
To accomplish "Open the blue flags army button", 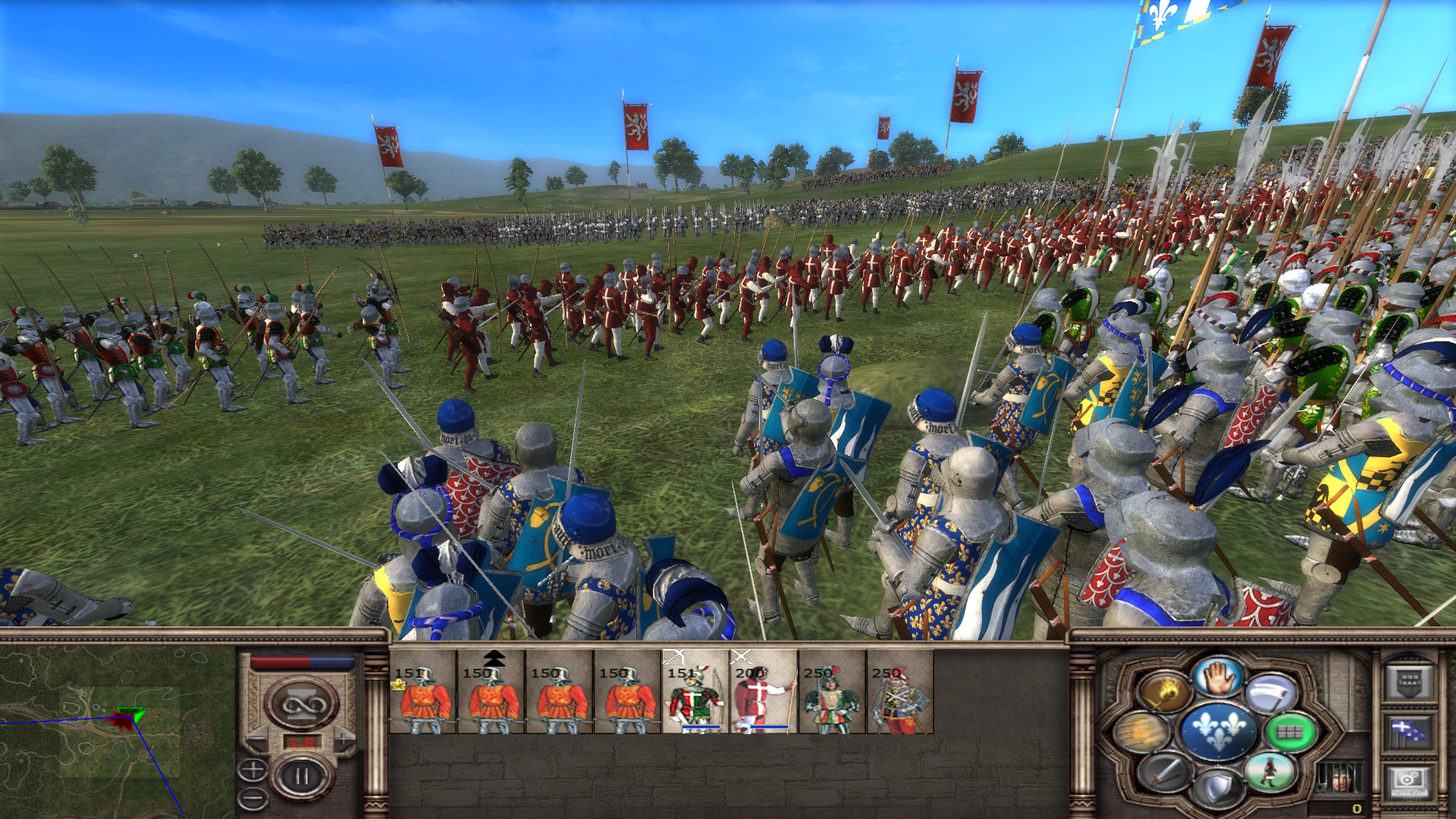I will click(x=1410, y=732).
